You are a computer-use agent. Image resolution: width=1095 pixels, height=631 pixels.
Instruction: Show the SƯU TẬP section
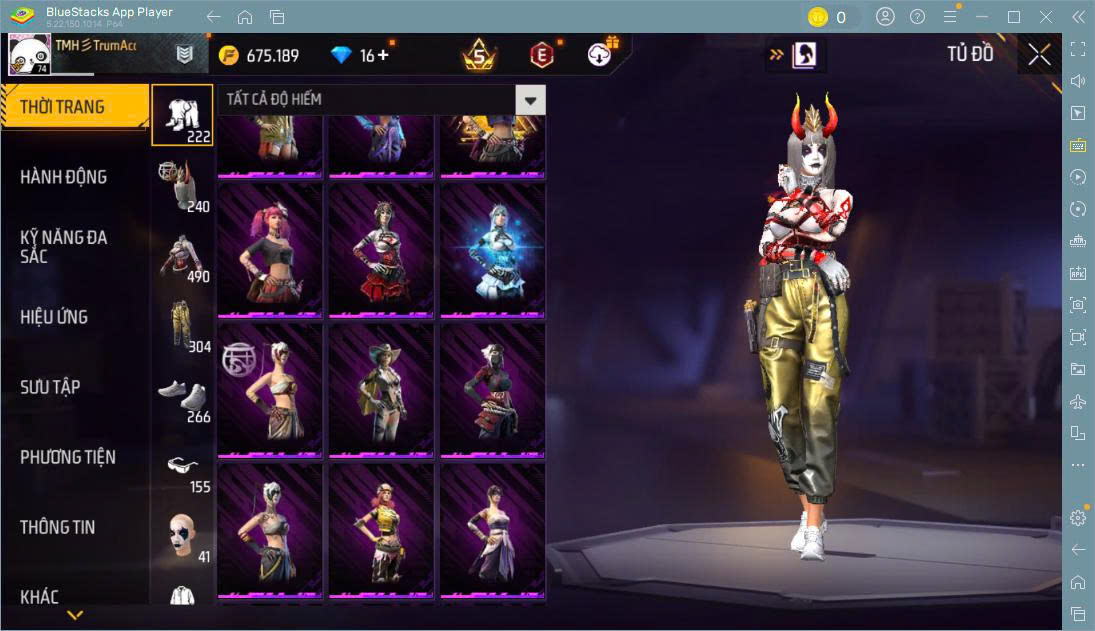pos(50,387)
